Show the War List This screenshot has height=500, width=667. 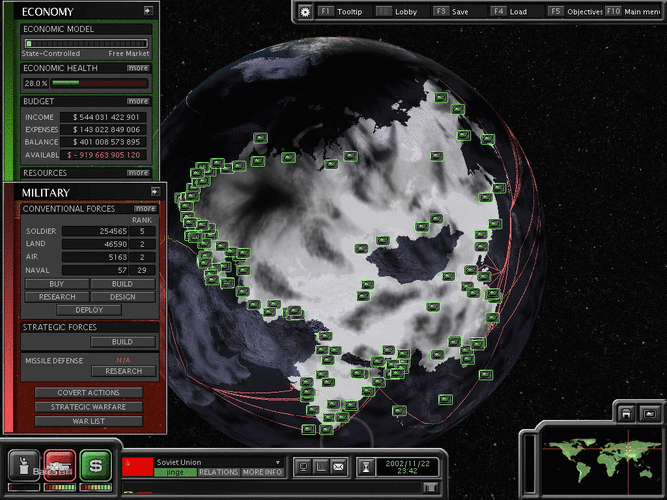click(88, 421)
